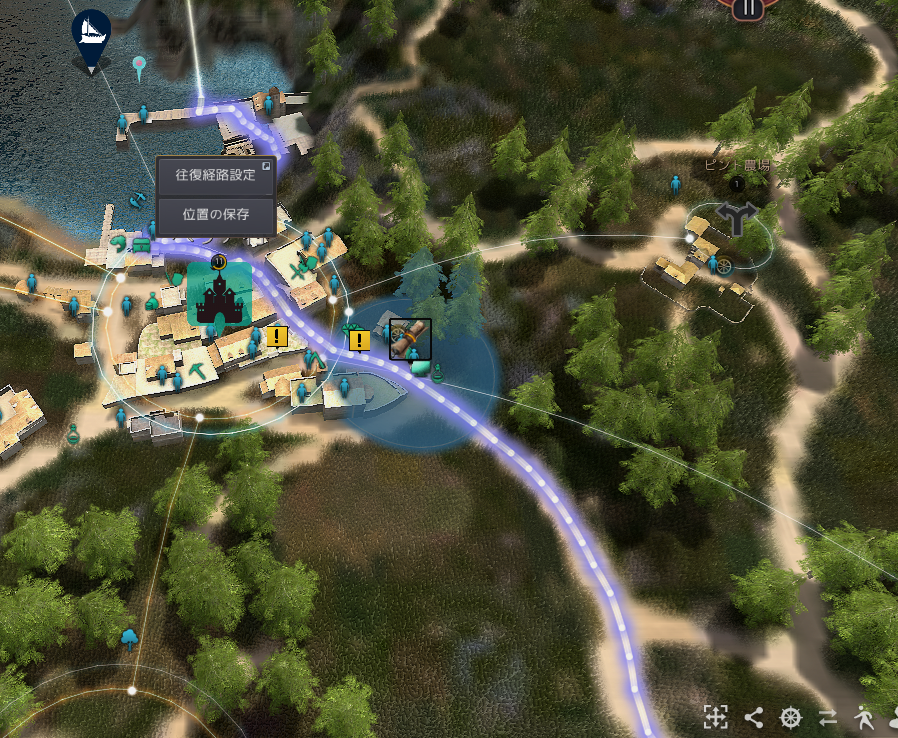
Task: Toggle the ship's wheel map filter
Action: click(791, 716)
